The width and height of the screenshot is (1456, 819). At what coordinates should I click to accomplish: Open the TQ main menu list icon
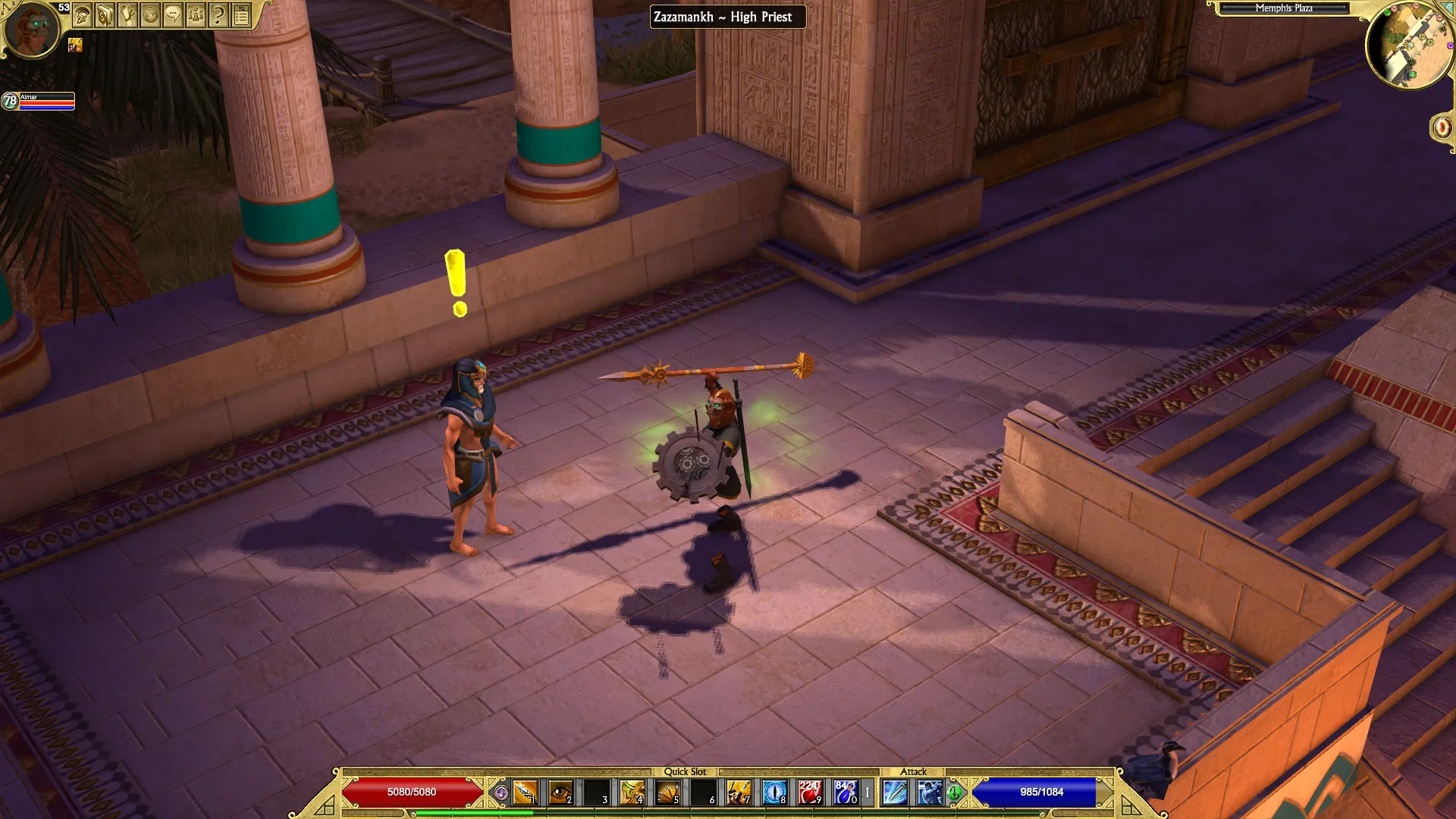click(x=241, y=15)
